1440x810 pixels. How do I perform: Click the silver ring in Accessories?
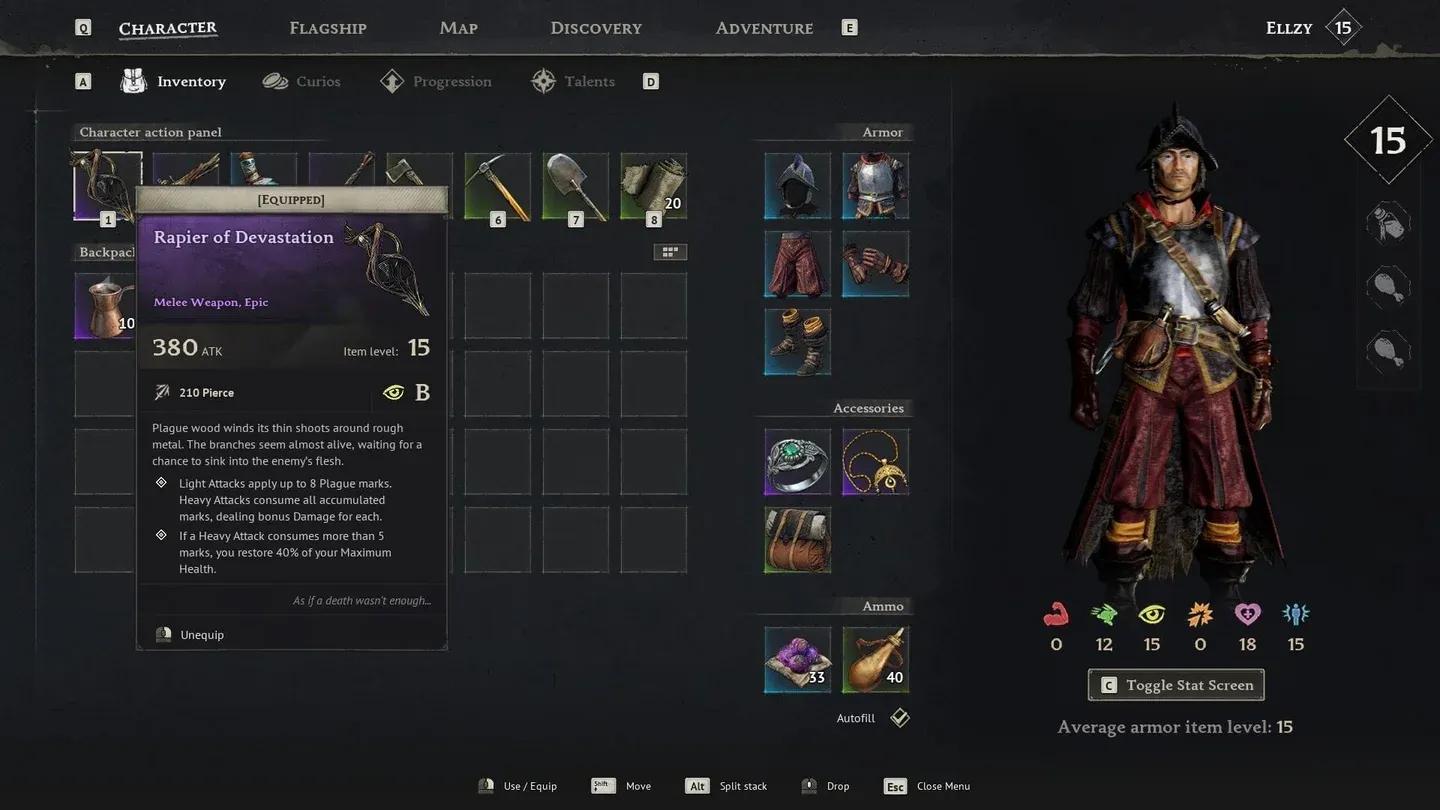click(797, 461)
